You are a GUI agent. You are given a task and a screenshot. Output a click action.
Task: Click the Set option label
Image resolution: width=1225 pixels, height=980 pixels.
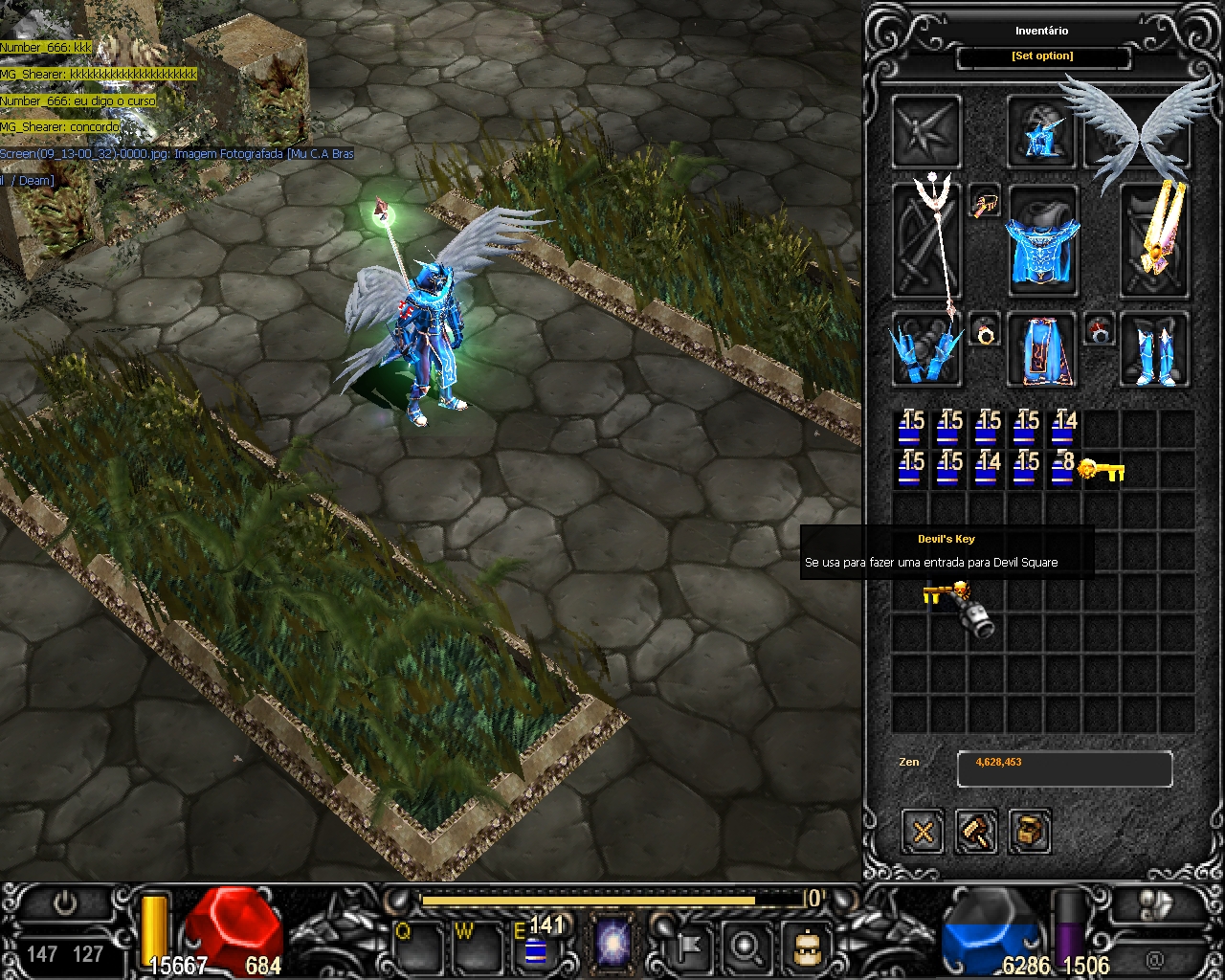click(1042, 56)
